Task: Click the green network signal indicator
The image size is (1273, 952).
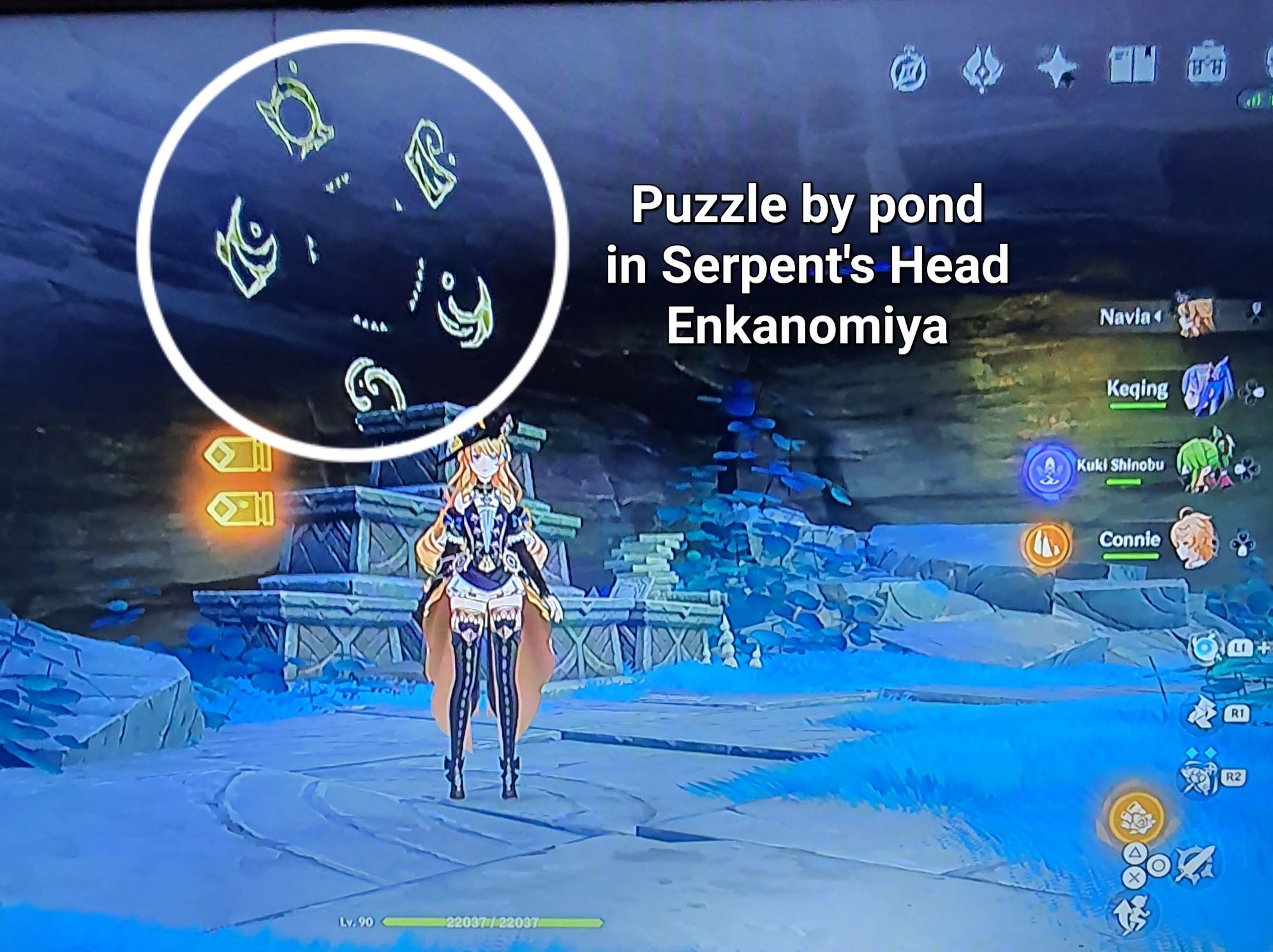Action: pyautogui.click(x=1258, y=99)
